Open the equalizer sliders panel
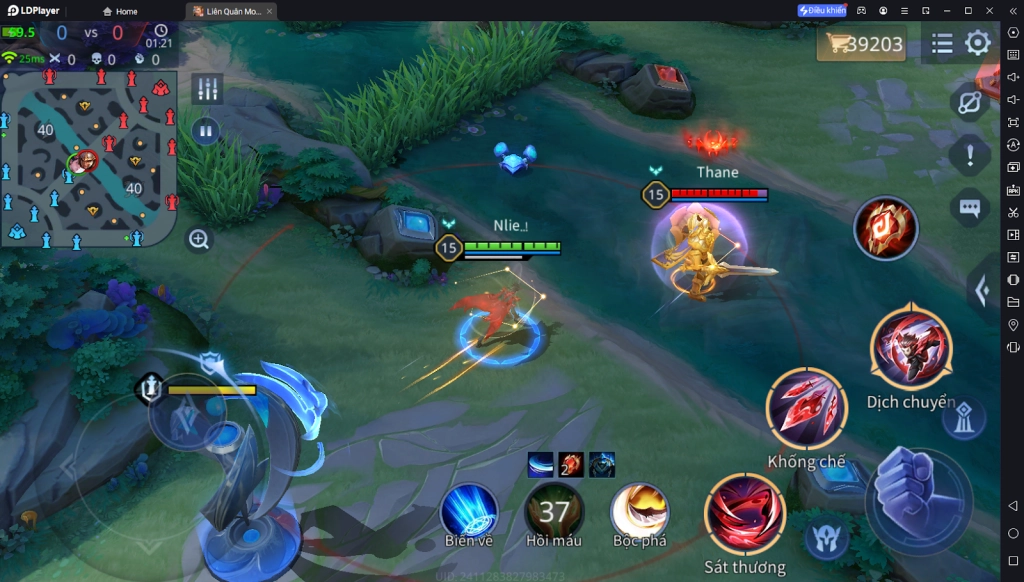 pyautogui.click(x=207, y=88)
